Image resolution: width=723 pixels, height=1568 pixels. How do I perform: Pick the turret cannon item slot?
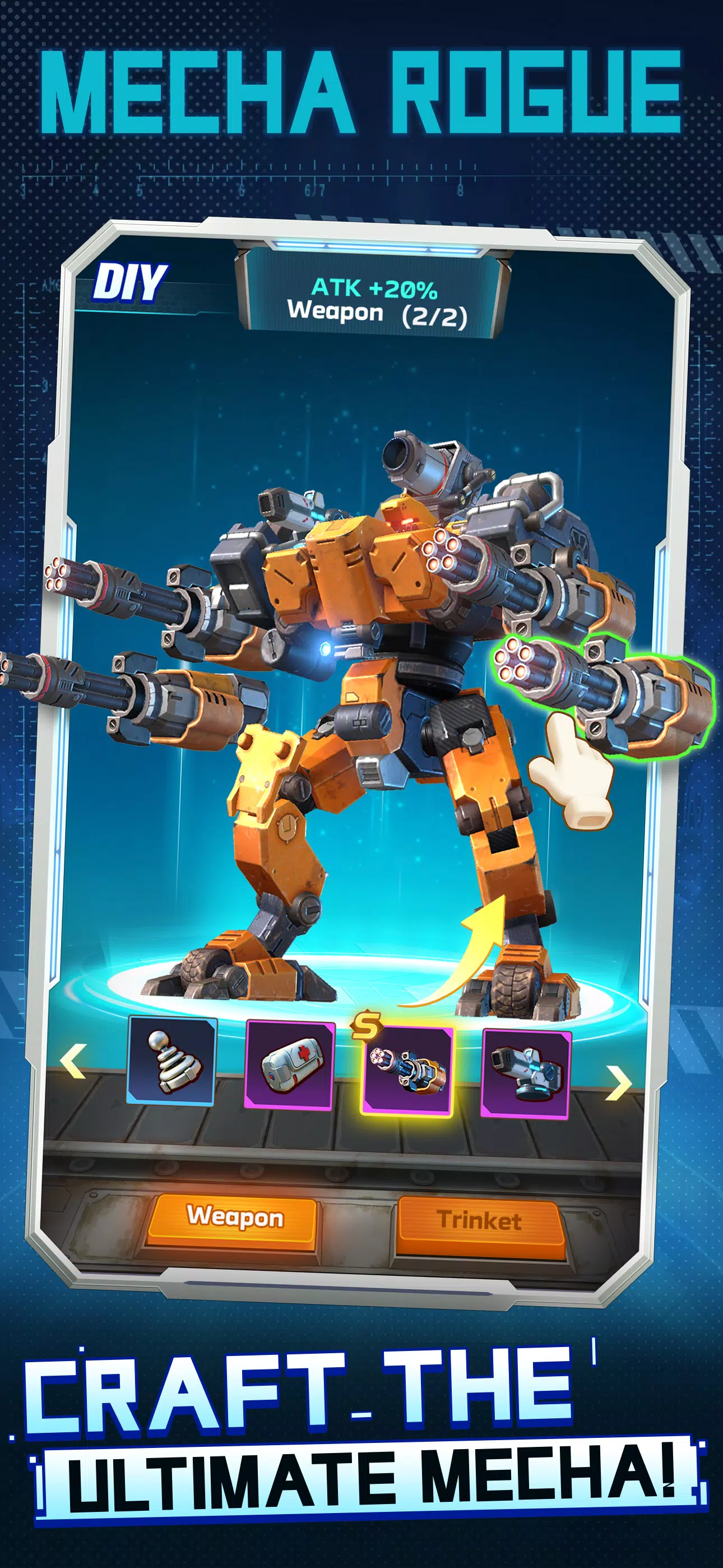point(526,1074)
